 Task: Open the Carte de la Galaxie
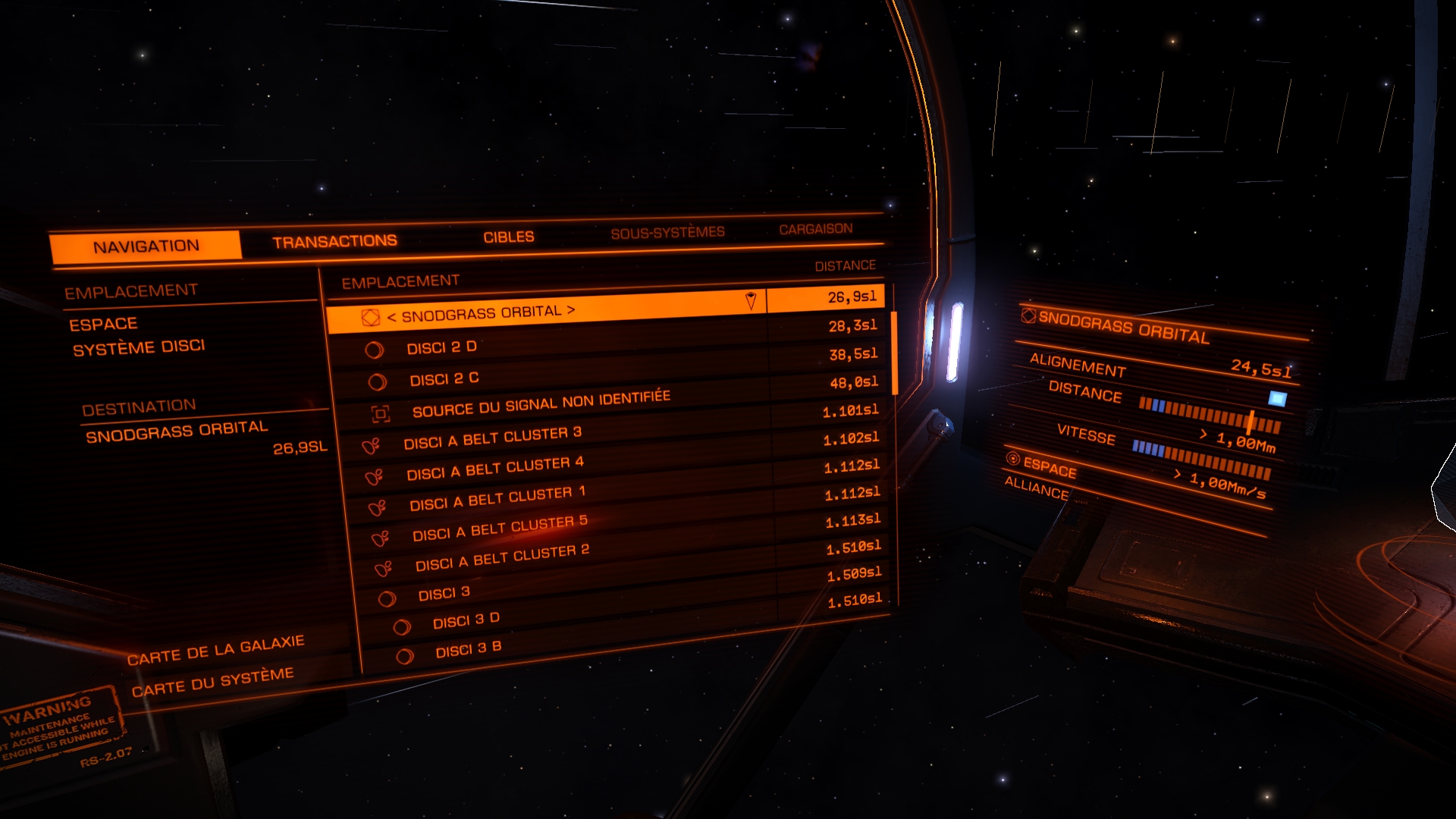click(x=215, y=650)
